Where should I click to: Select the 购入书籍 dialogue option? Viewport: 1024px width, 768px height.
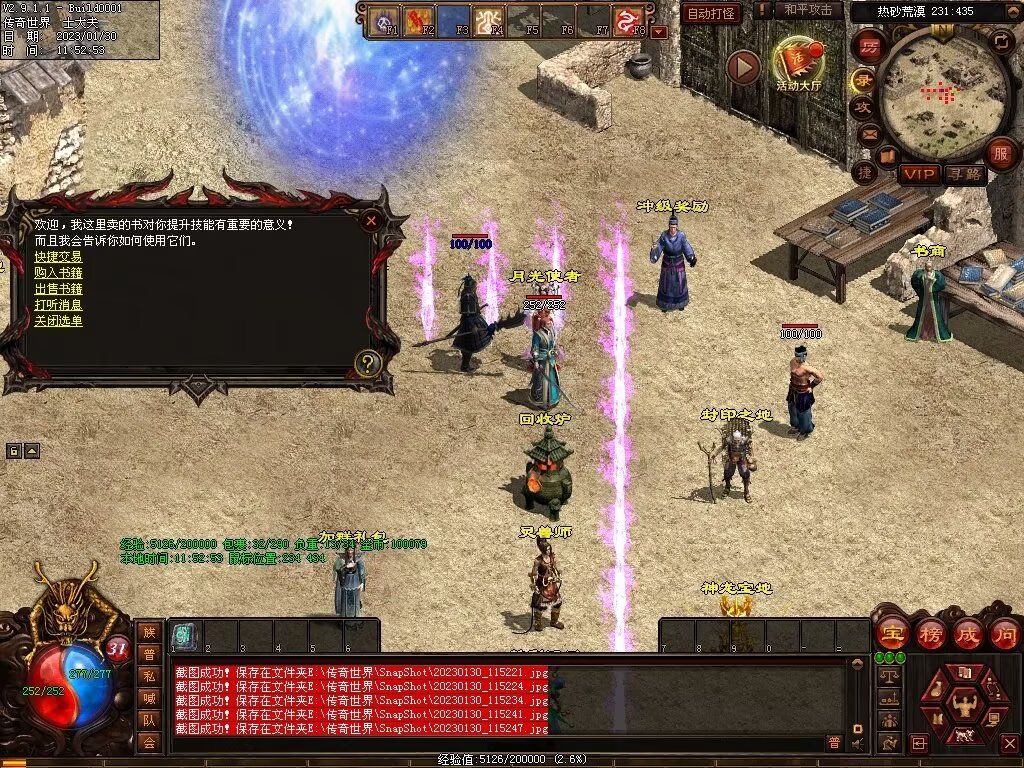pos(58,273)
